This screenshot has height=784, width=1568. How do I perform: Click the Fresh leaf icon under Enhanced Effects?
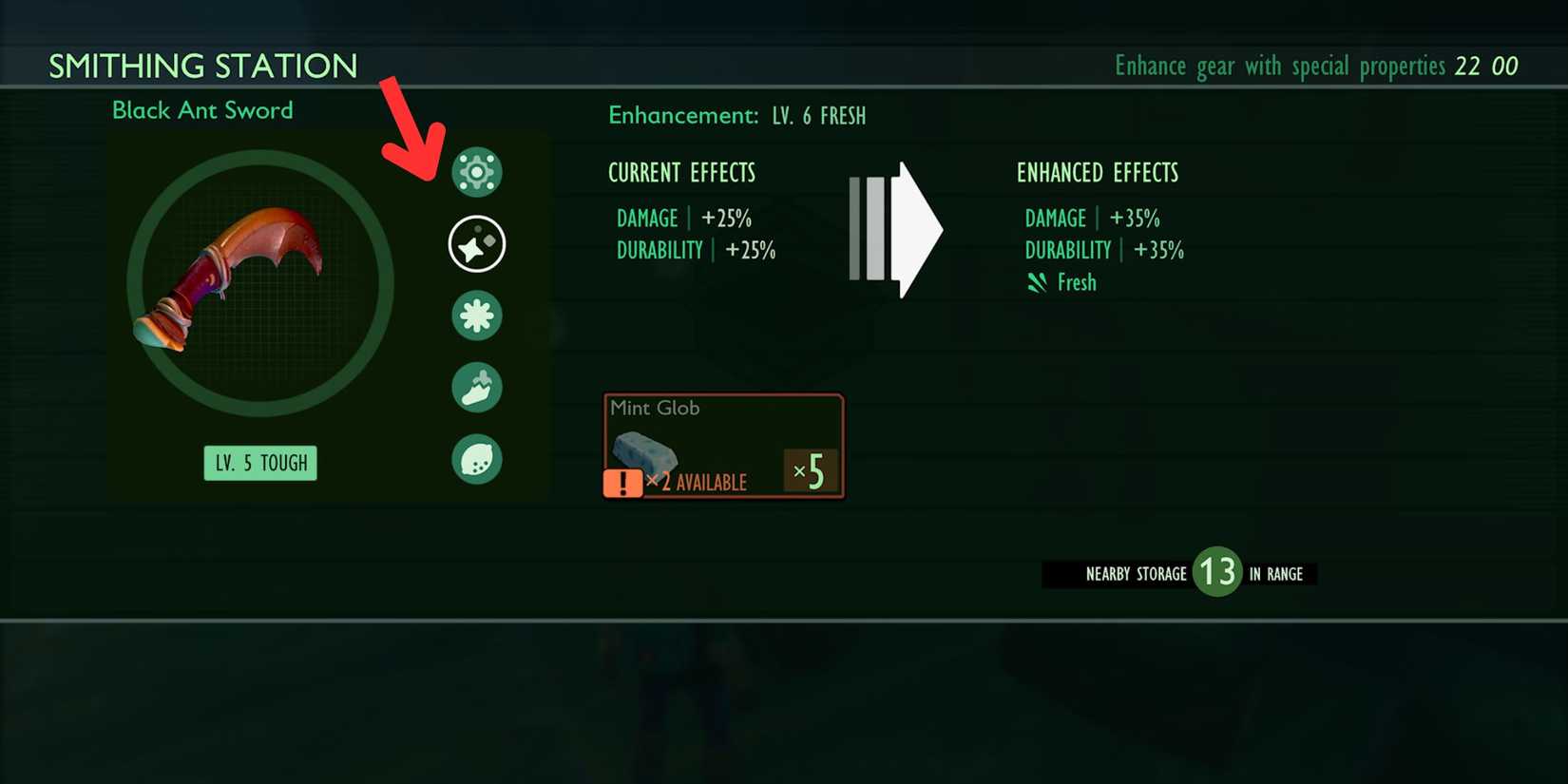1038,281
